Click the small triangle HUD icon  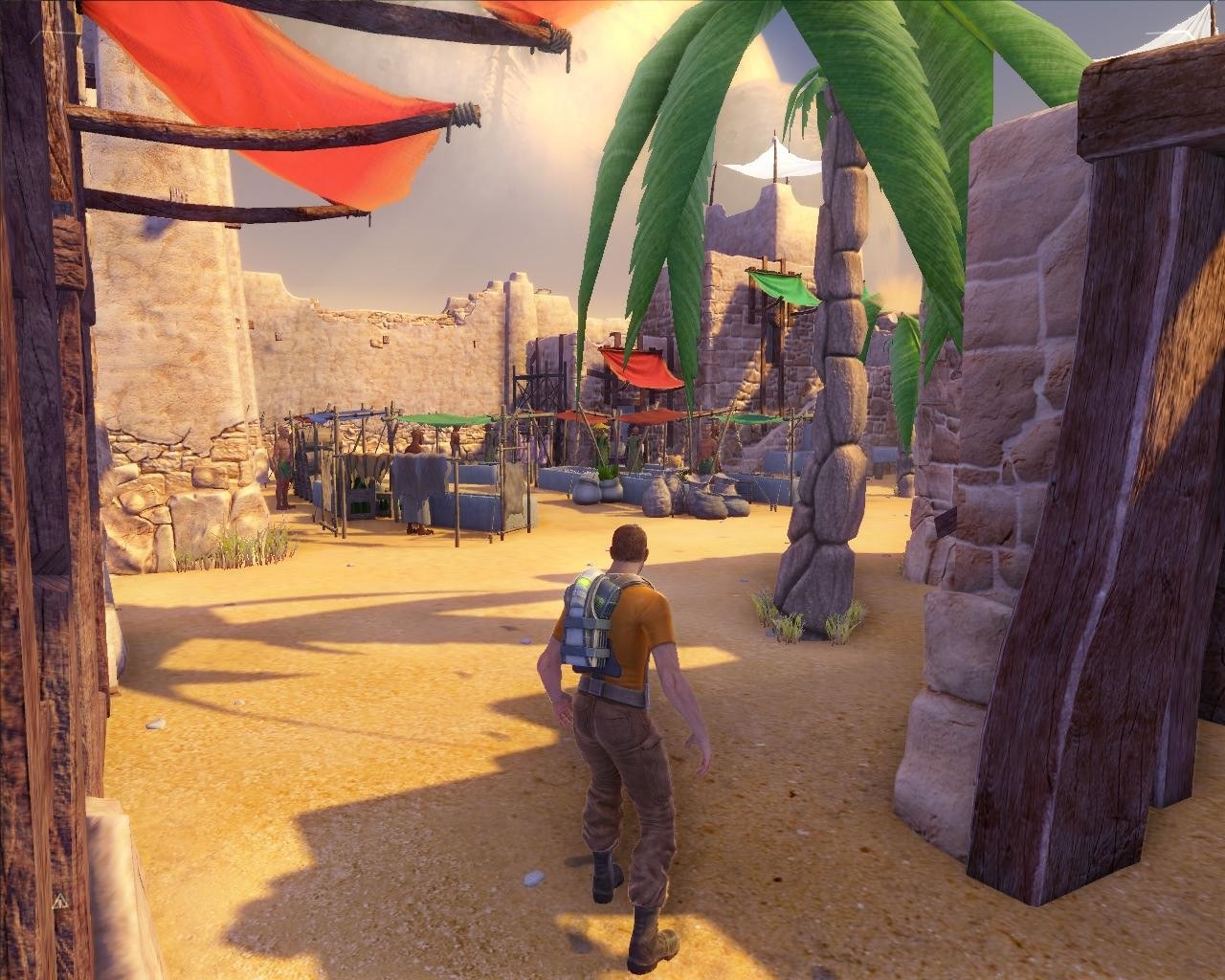click(59, 901)
